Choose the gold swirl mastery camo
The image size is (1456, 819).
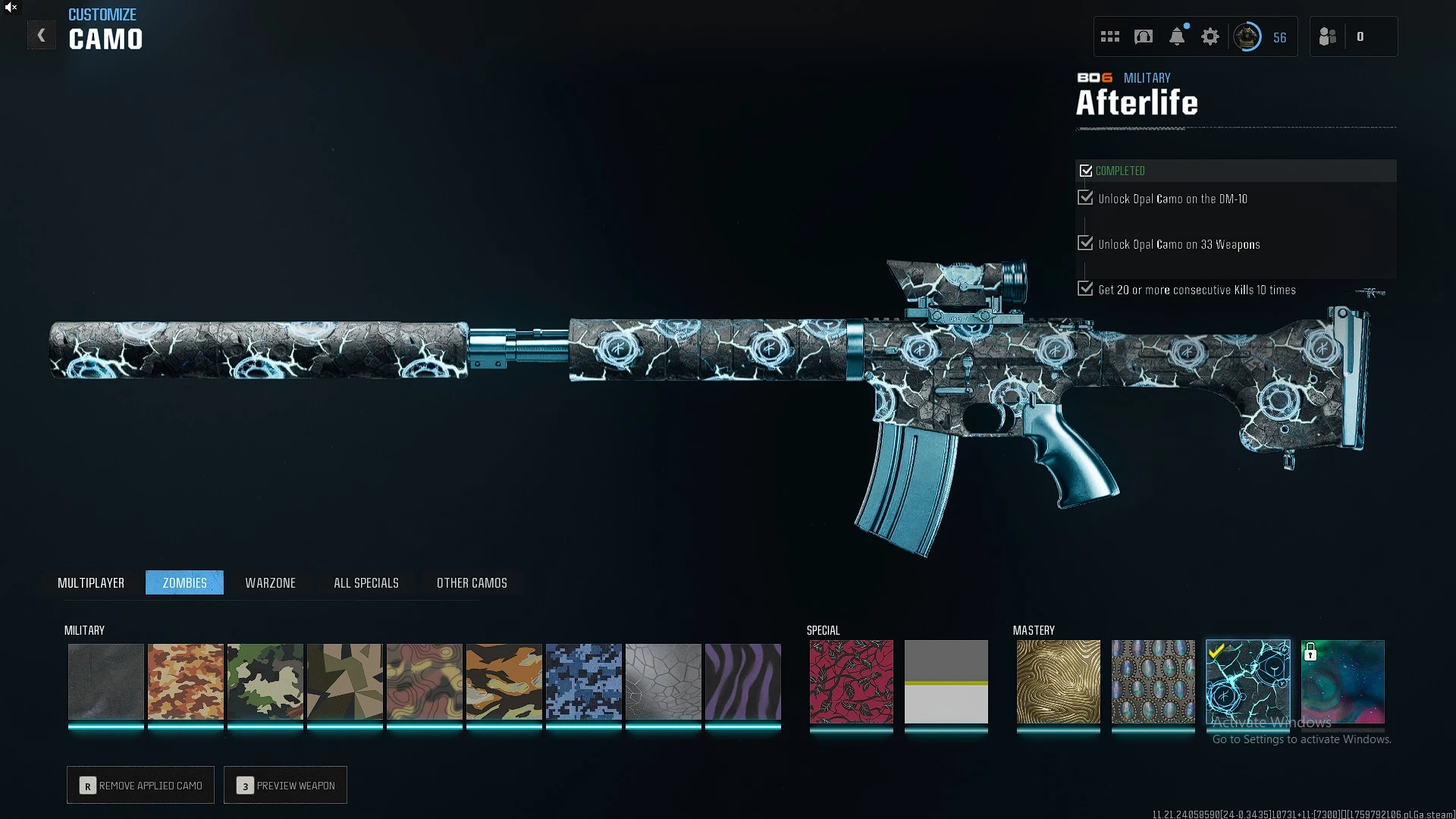1059,682
